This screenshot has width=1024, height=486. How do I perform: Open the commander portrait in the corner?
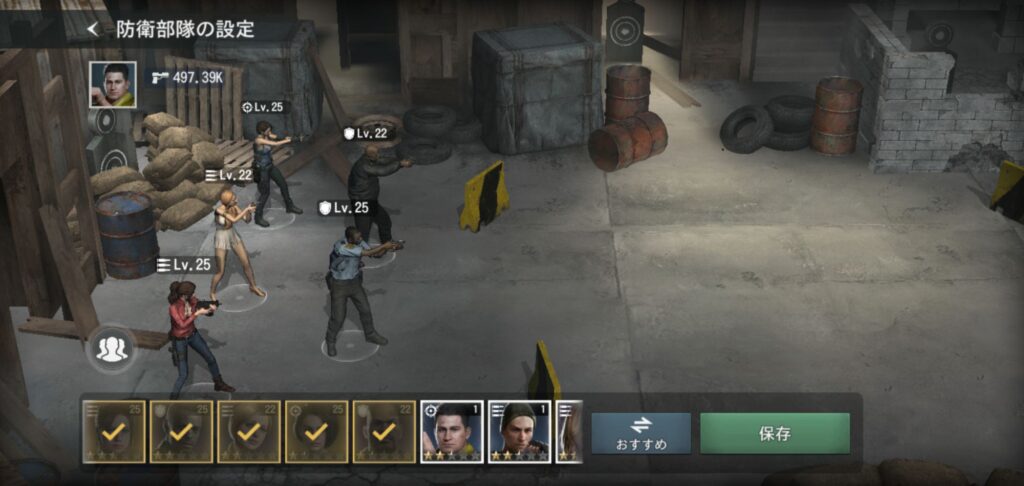(112, 84)
